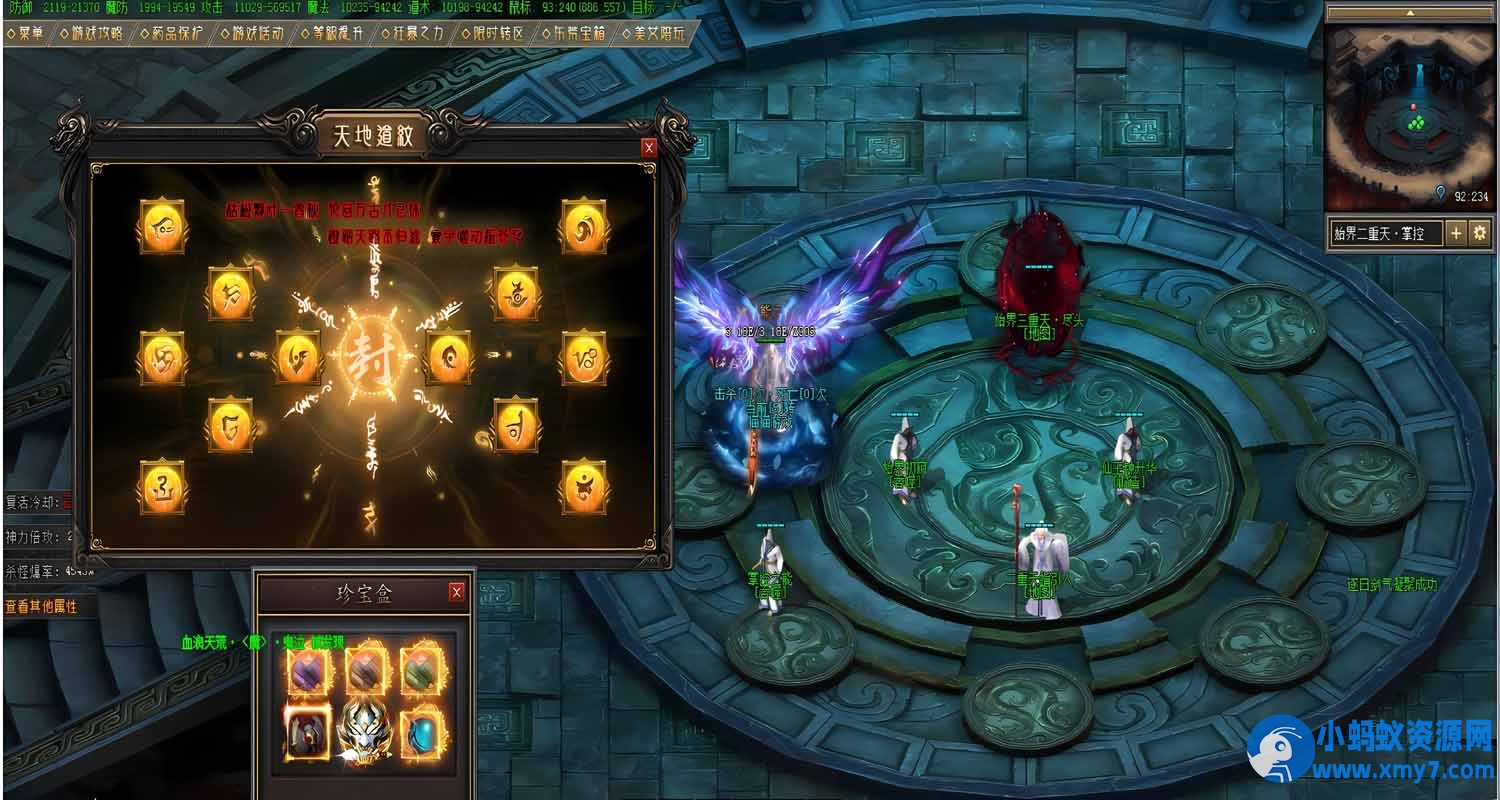This screenshot has height=800, width=1500.
Task: Open the minimap of the arena
Action: 1408,115
